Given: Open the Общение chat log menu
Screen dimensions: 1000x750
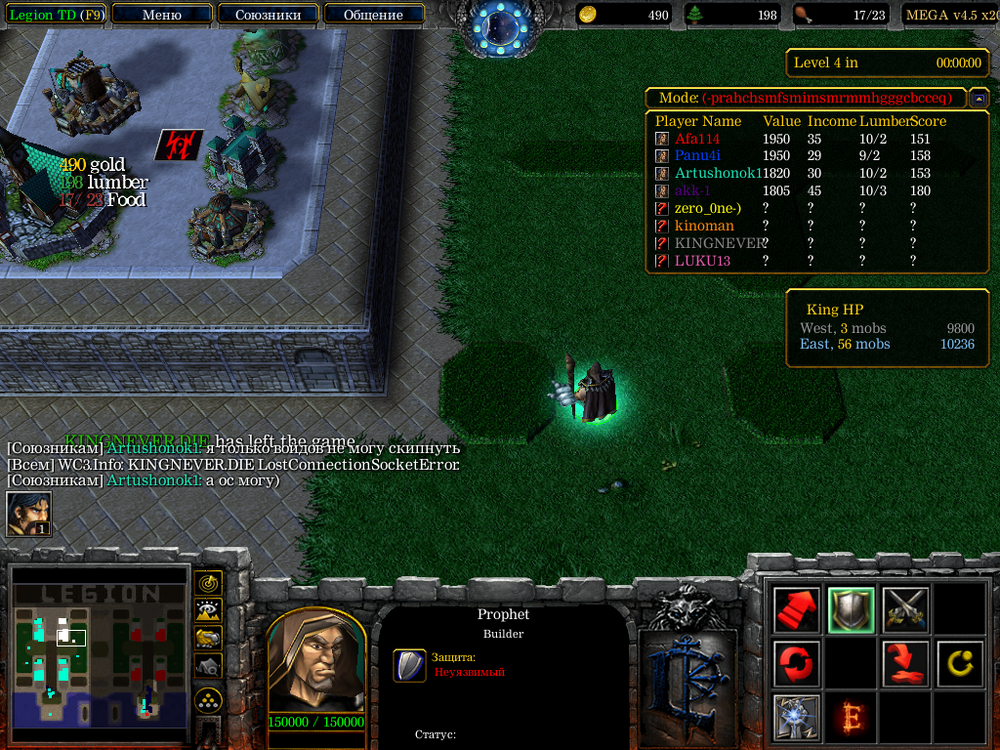Looking at the screenshot, I should pos(373,15).
